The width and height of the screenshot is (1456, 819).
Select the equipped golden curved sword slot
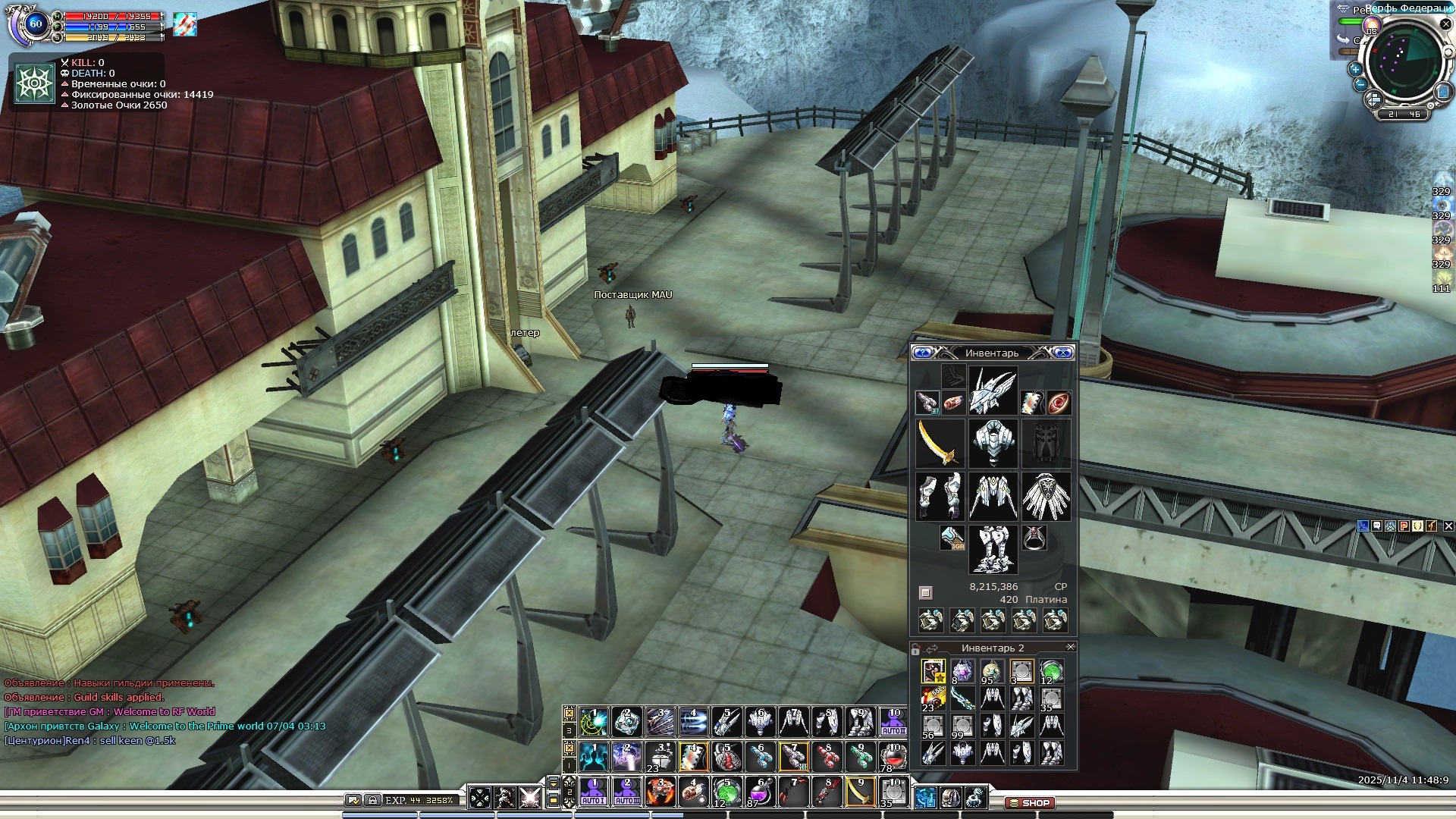point(940,444)
